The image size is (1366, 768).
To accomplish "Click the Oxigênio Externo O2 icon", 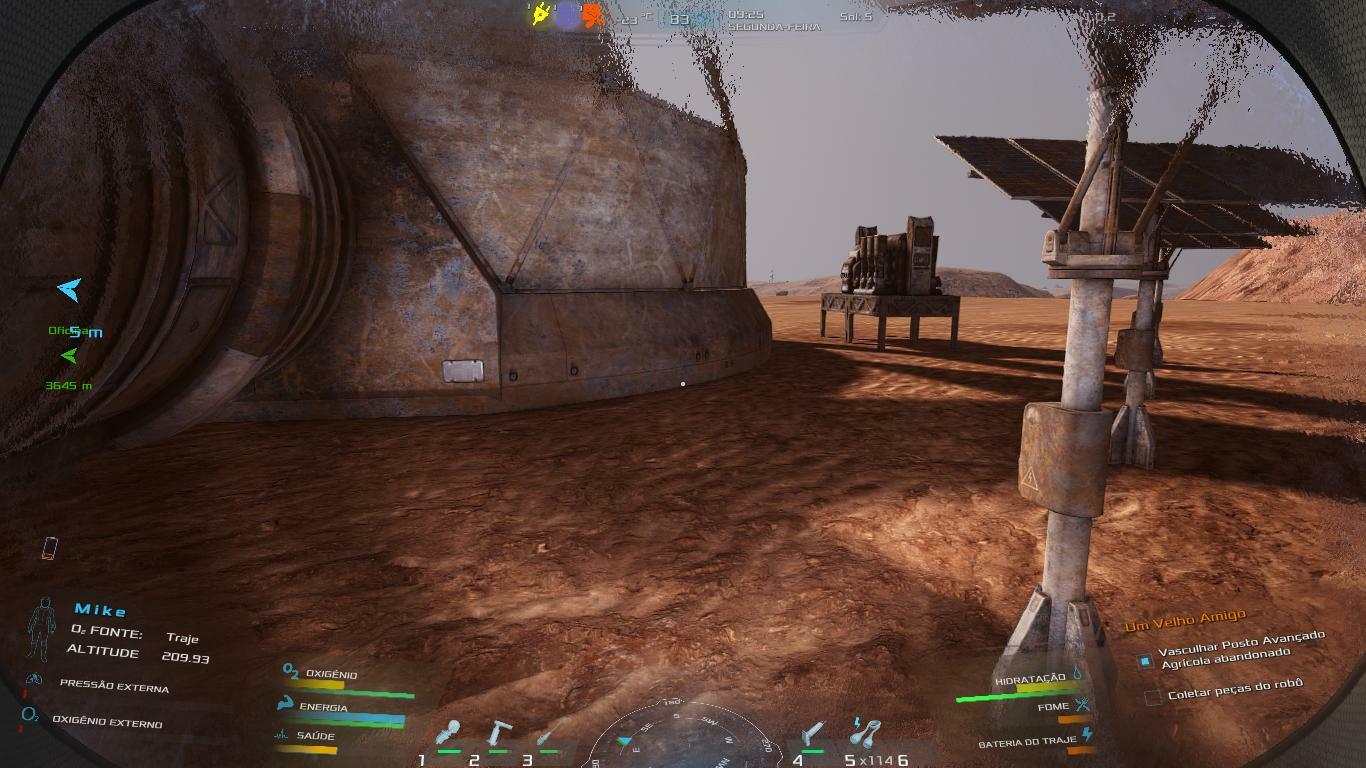I will point(30,716).
